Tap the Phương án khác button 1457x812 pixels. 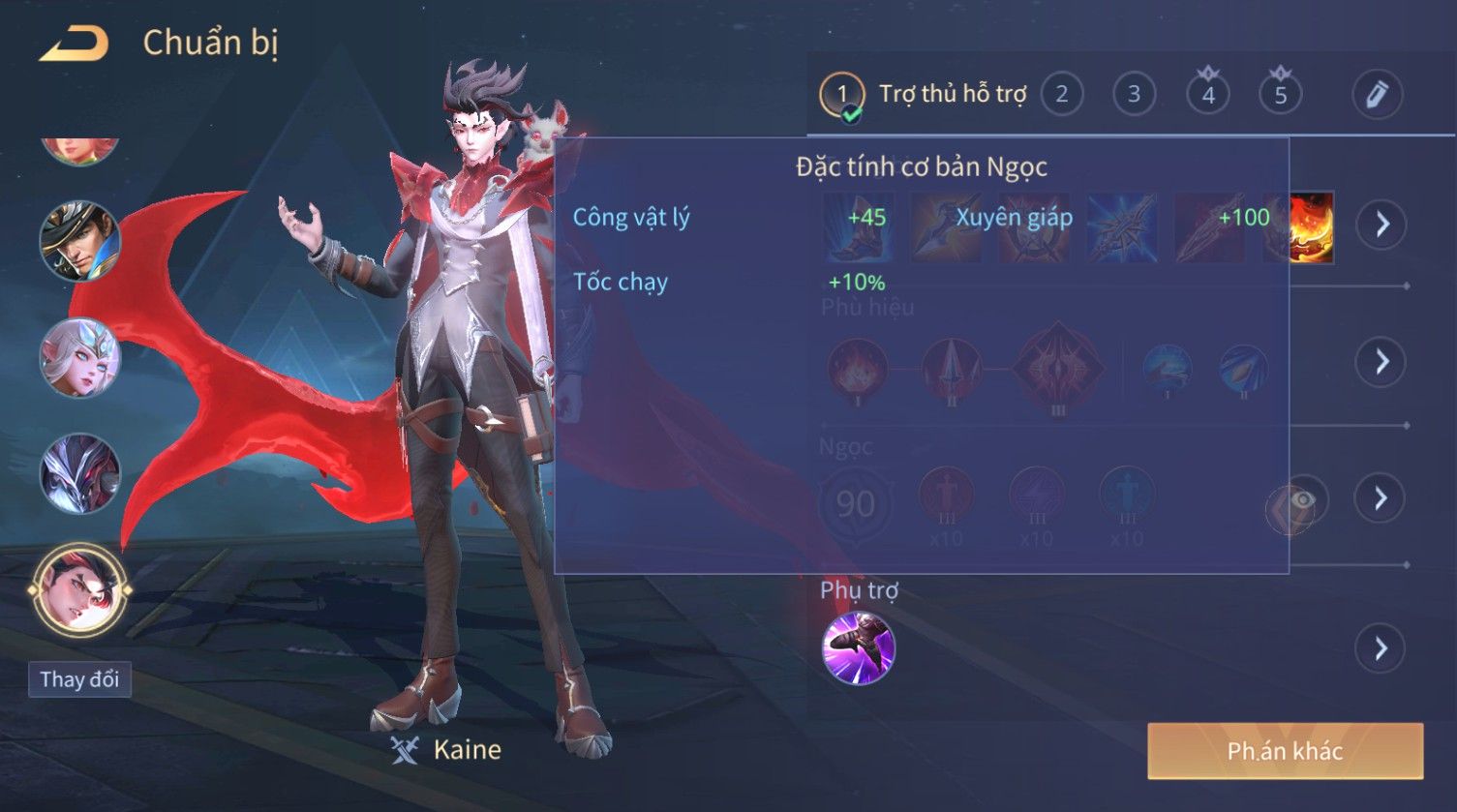(x=1285, y=751)
